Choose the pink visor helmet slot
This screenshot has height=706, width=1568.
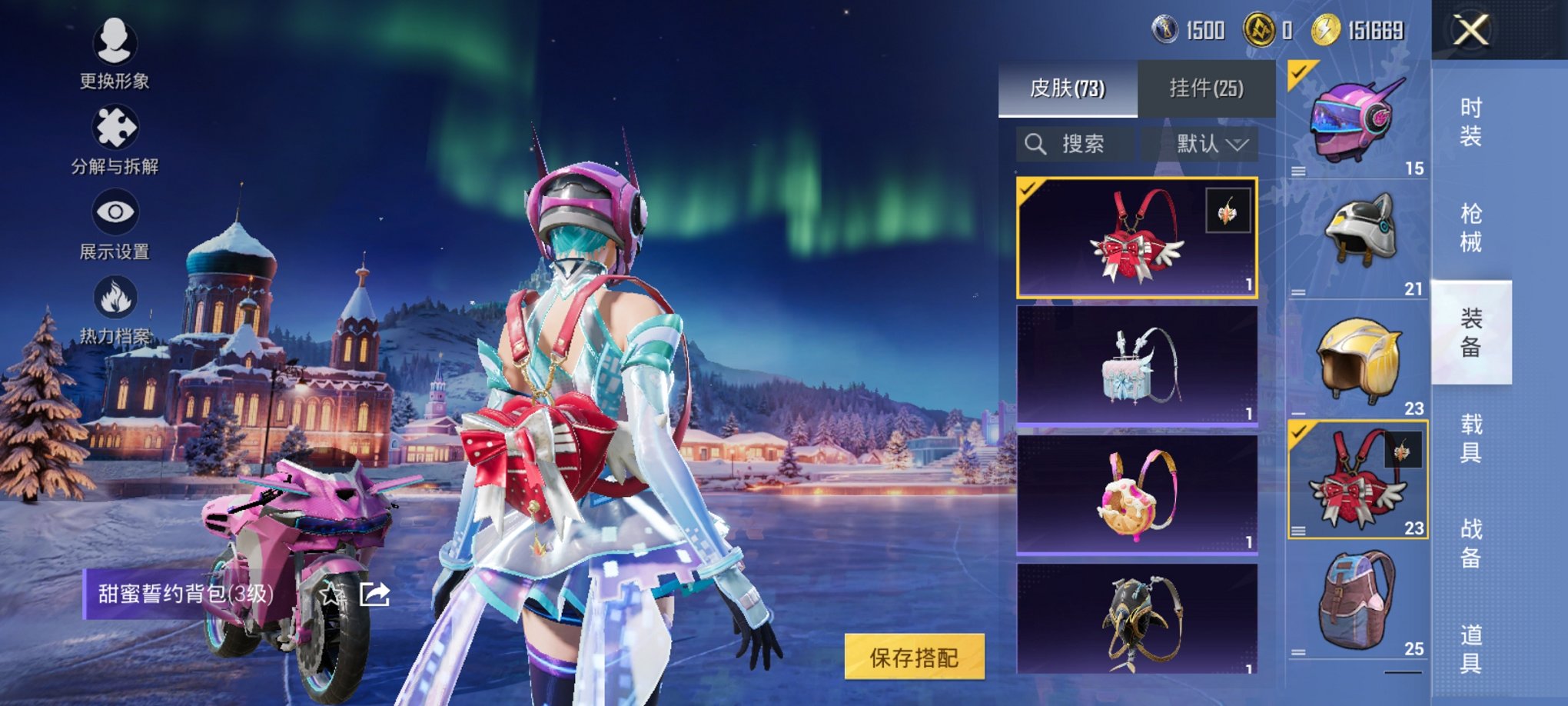[x=1358, y=120]
